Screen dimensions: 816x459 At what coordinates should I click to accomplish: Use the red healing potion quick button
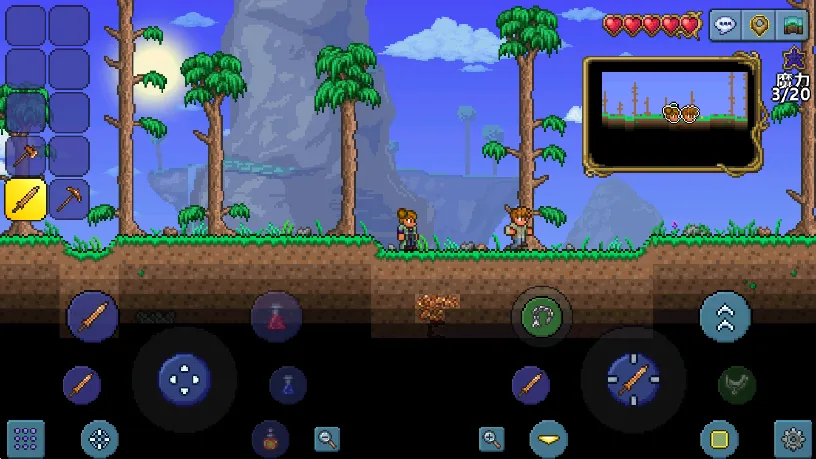[x=276, y=318]
